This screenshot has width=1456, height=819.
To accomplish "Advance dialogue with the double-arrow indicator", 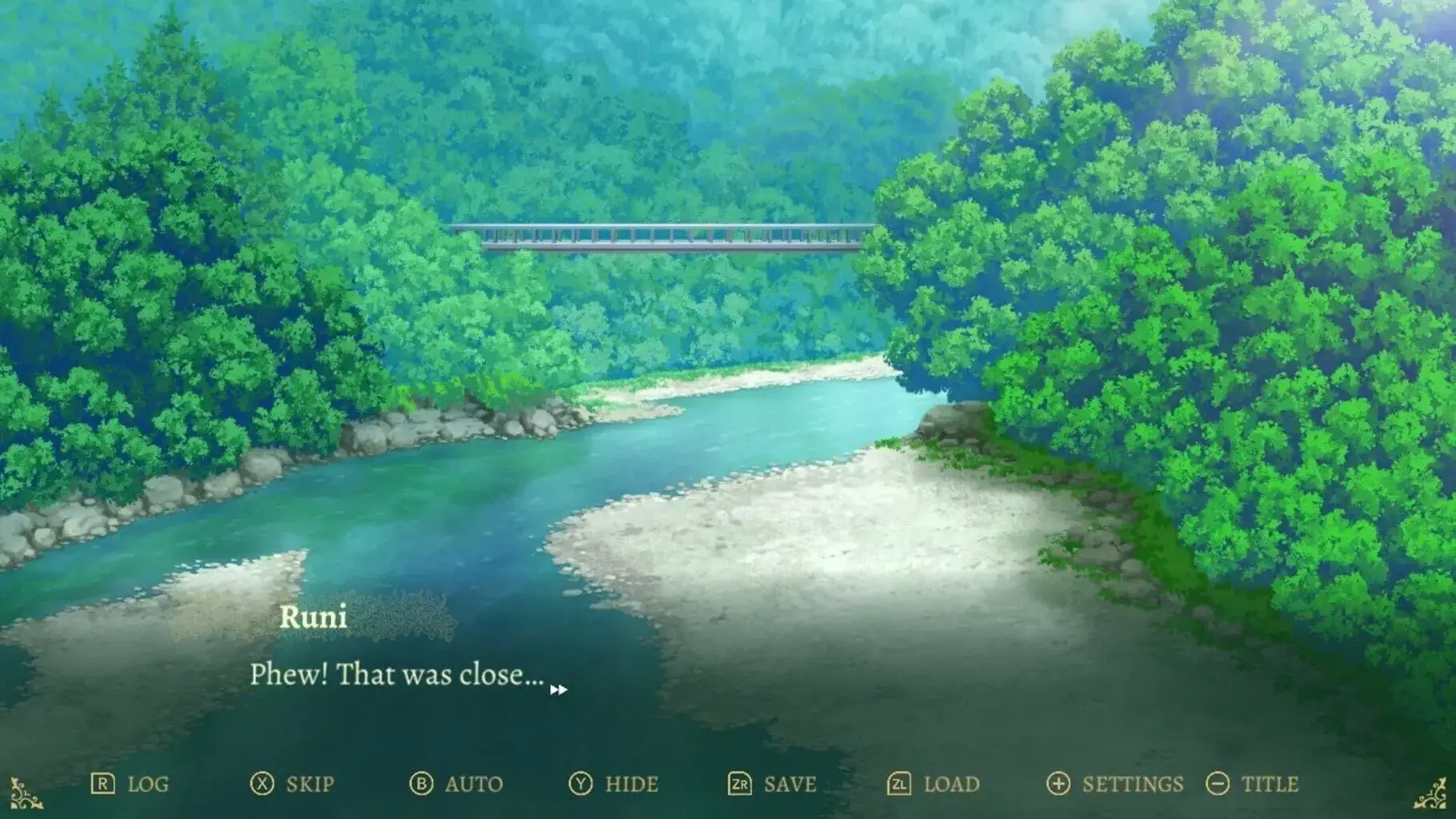I will pyautogui.click(x=558, y=689).
